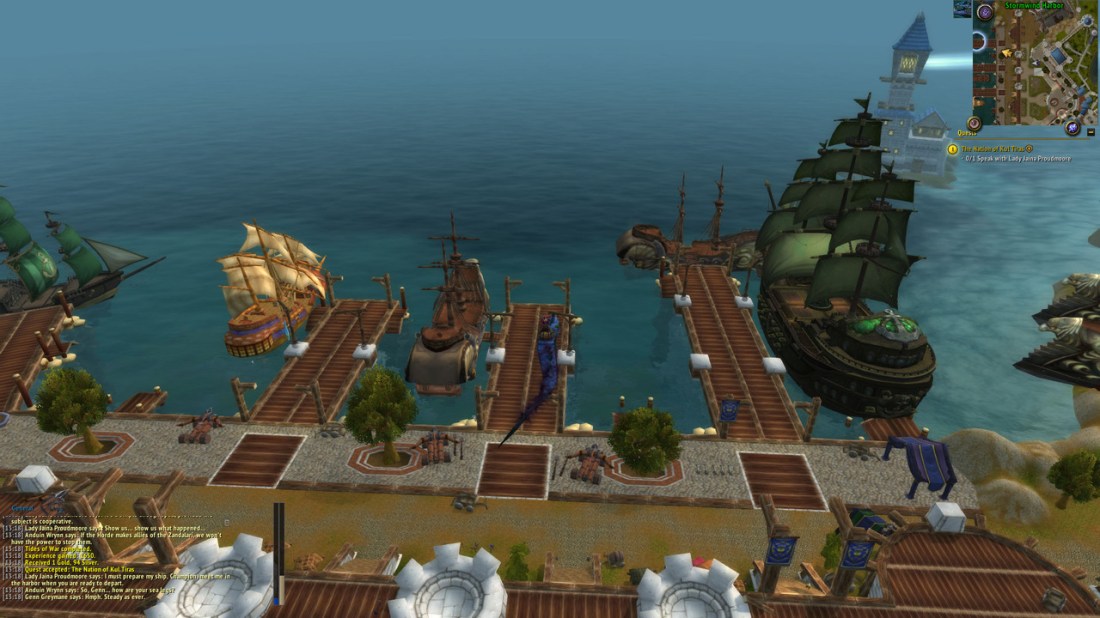This screenshot has width=1100, height=618.
Task: Open the purple round button atop the minimap
Action: [x=985, y=12]
